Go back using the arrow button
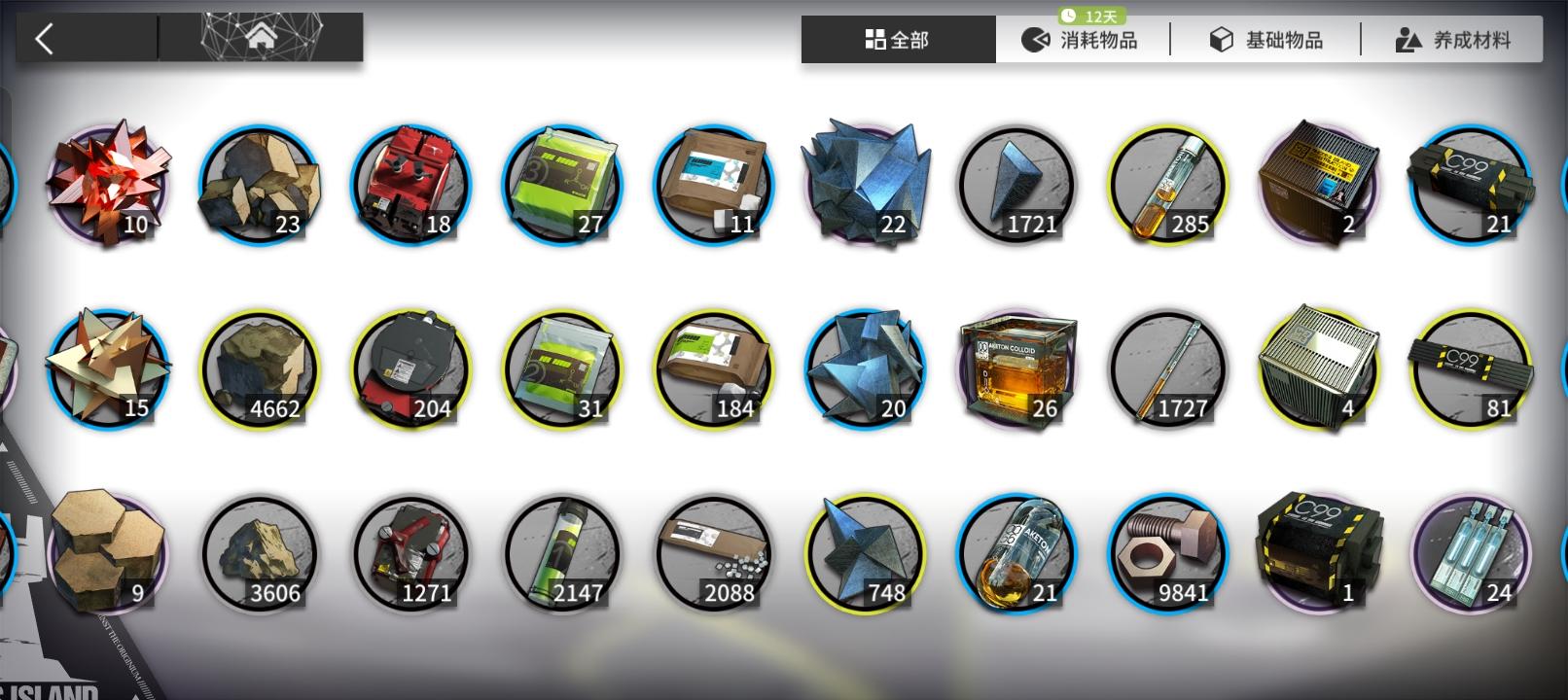Viewport: 1568px width, 700px height. coord(44,39)
